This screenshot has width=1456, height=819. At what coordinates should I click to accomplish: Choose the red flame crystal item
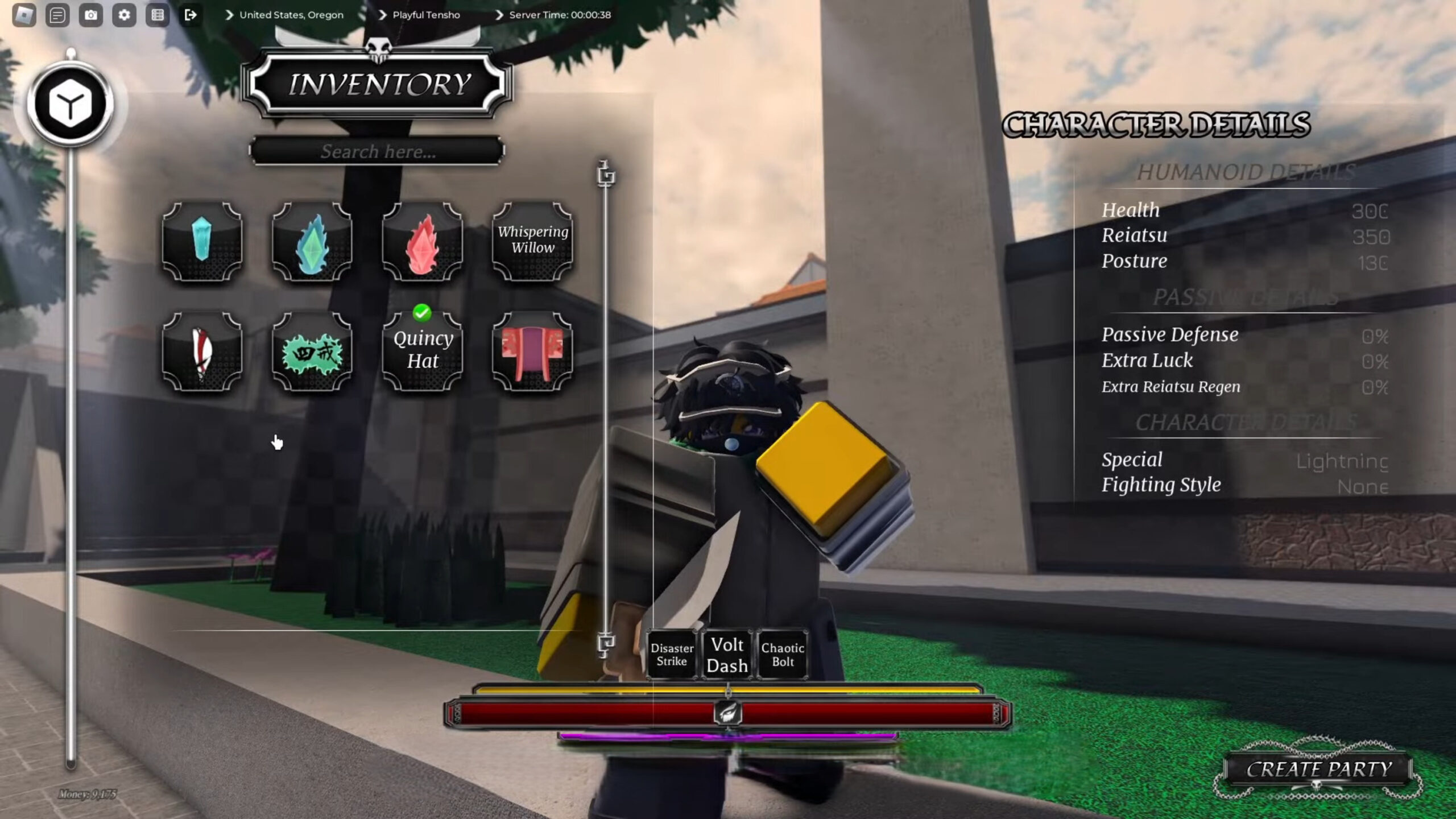point(422,241)
